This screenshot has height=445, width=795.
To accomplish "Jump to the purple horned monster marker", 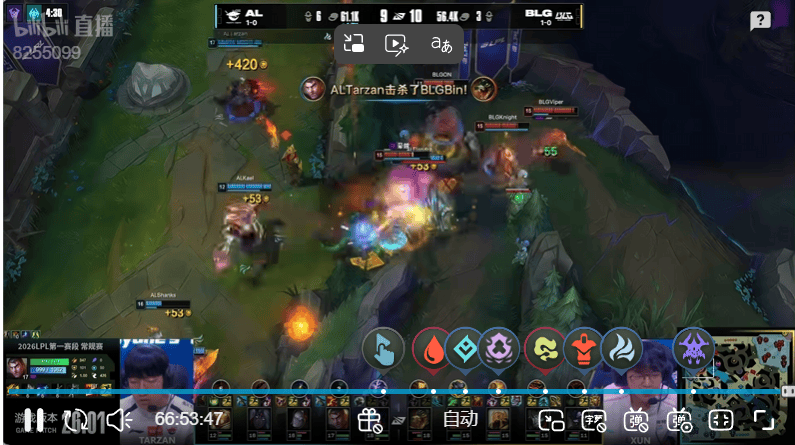I will pyautogui.click(x=694, y=348).
